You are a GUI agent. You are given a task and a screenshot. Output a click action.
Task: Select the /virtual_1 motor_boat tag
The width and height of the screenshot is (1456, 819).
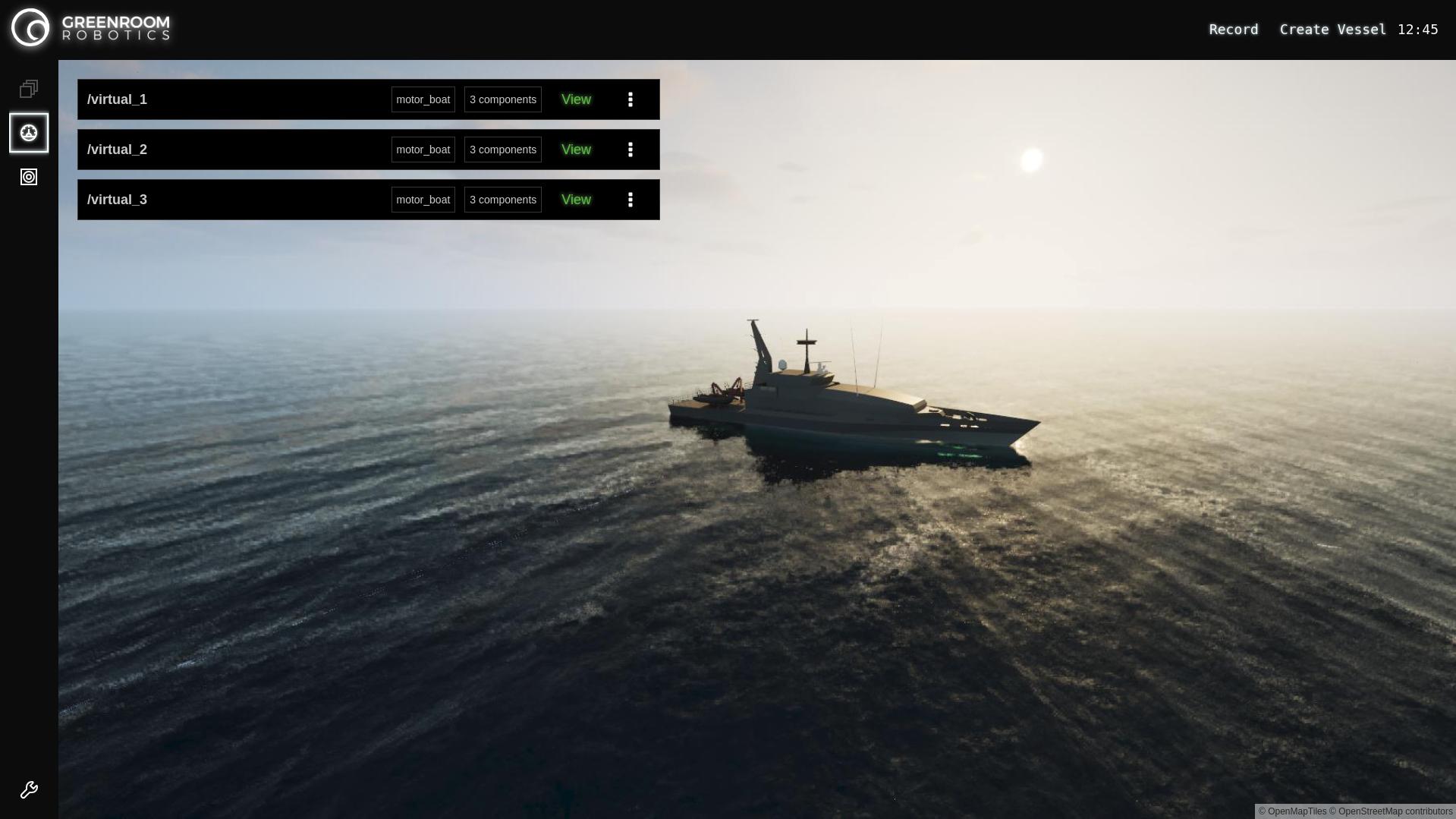[423, 99]
